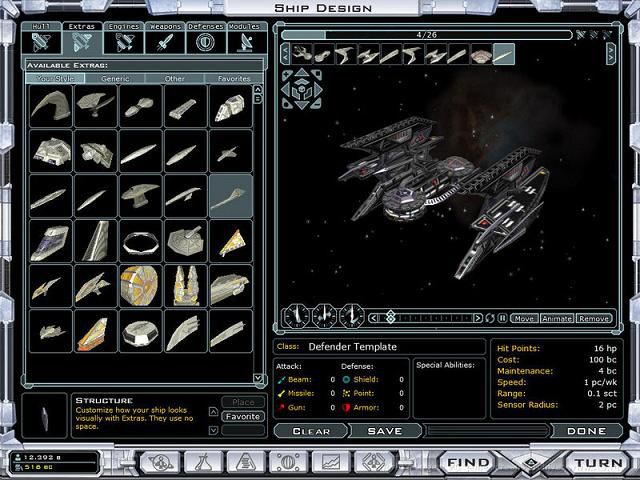View the Favorites extras list
The height and width of the screenshot is (480, 640).
pos(233,78)
